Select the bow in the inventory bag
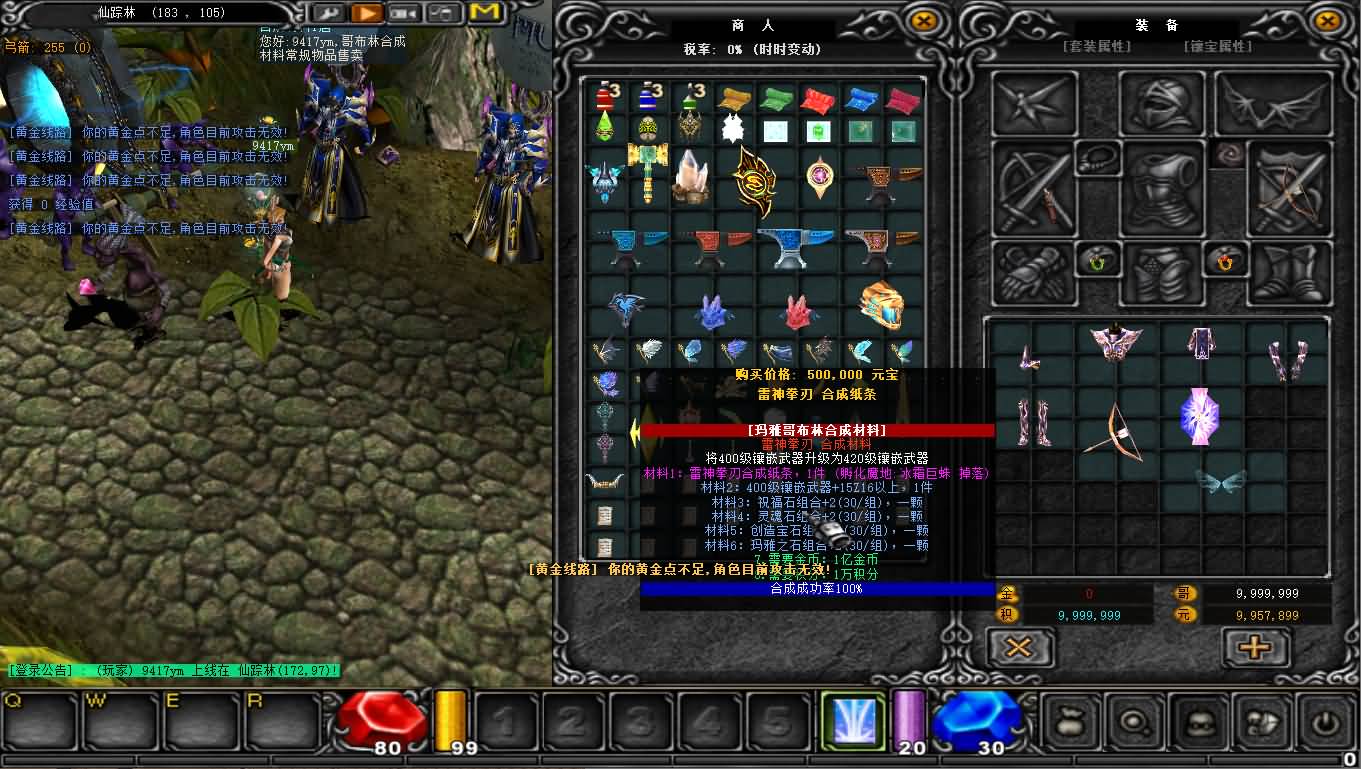The image size is (1361, 769). (1114, 433)
